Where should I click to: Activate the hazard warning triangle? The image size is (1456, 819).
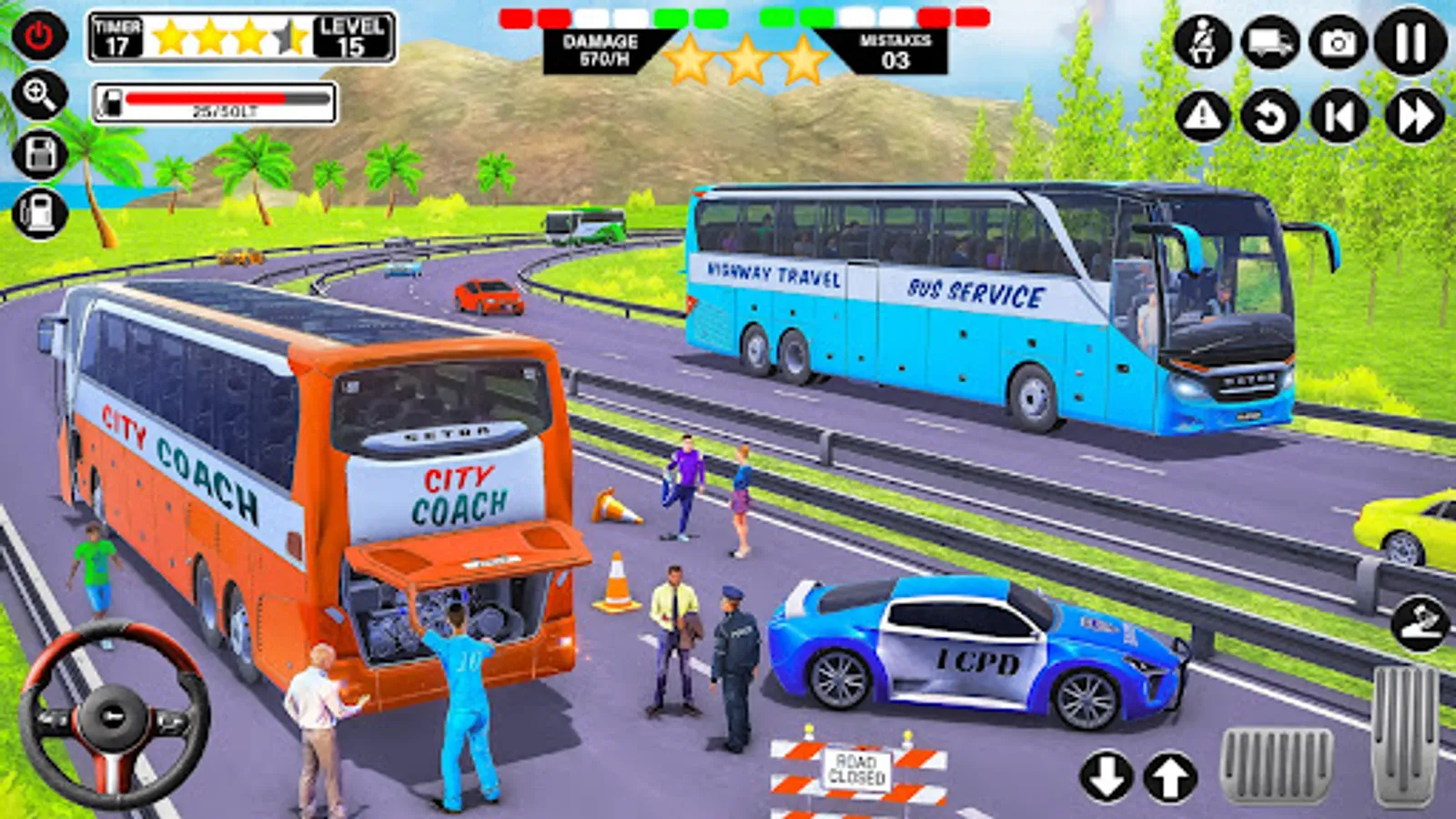click(x=1203, y=116)
